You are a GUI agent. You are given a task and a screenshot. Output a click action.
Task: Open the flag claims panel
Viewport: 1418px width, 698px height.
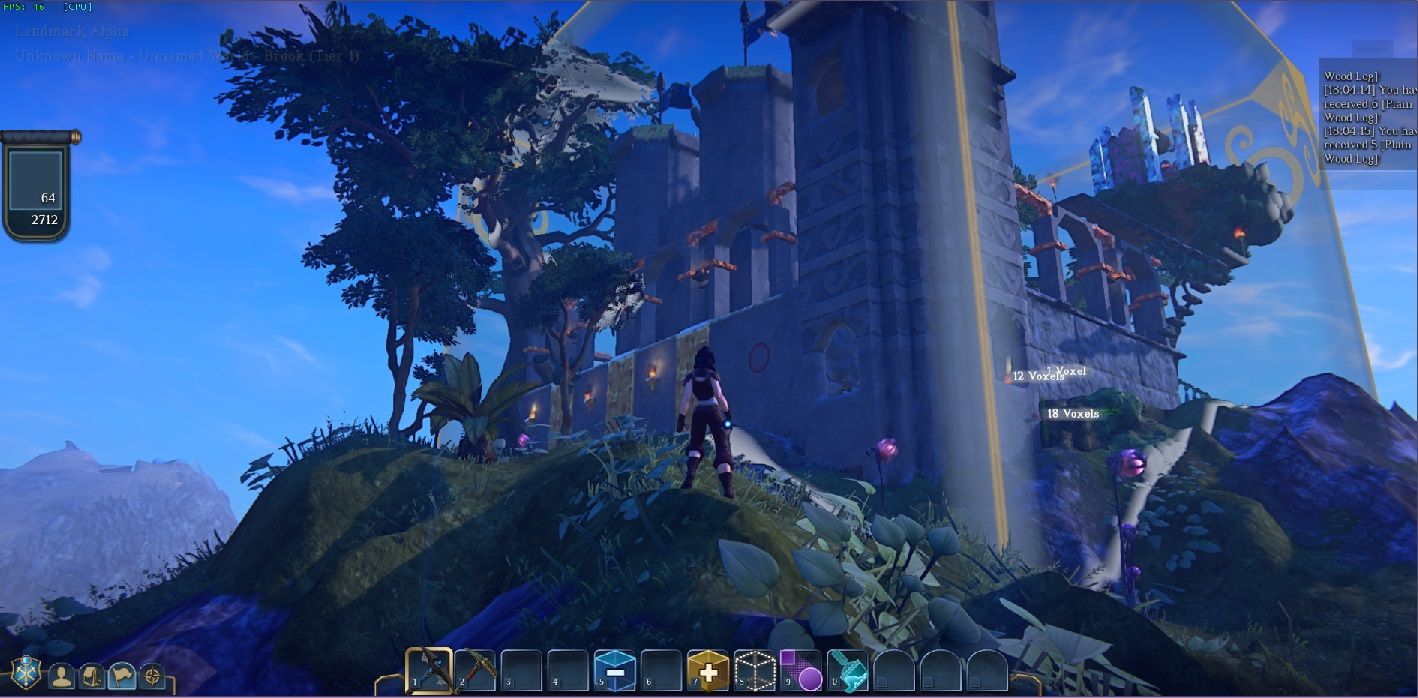(x=122, y=676)
